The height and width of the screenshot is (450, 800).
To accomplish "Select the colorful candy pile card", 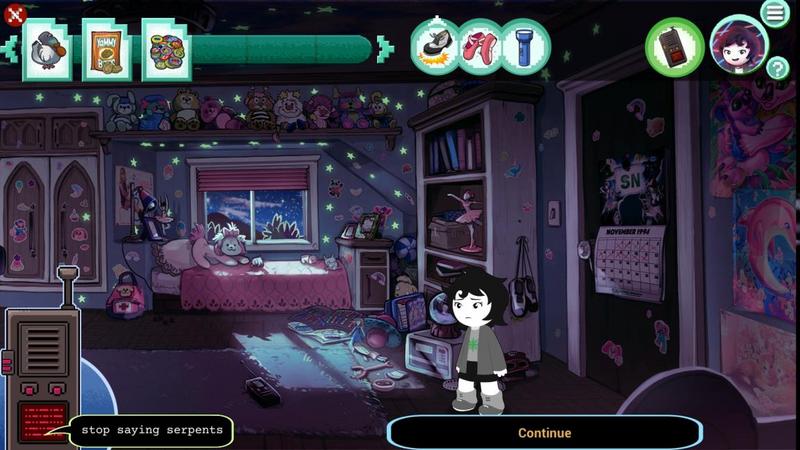I will (165, 49).
